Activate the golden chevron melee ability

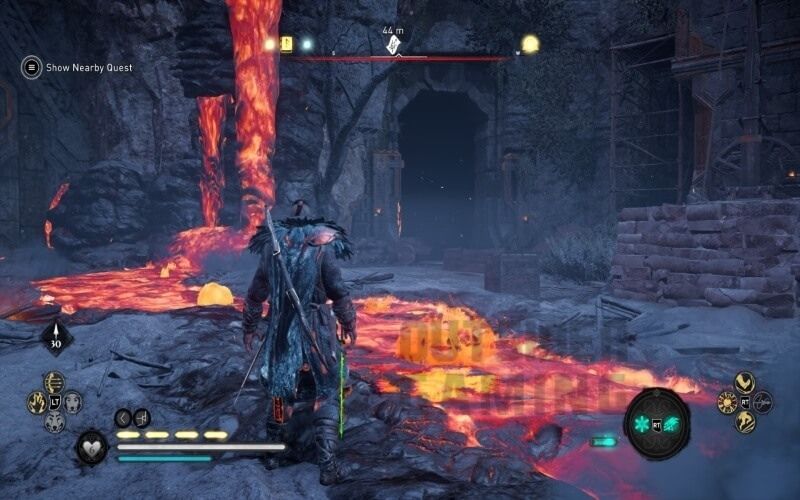coord(744,382)
